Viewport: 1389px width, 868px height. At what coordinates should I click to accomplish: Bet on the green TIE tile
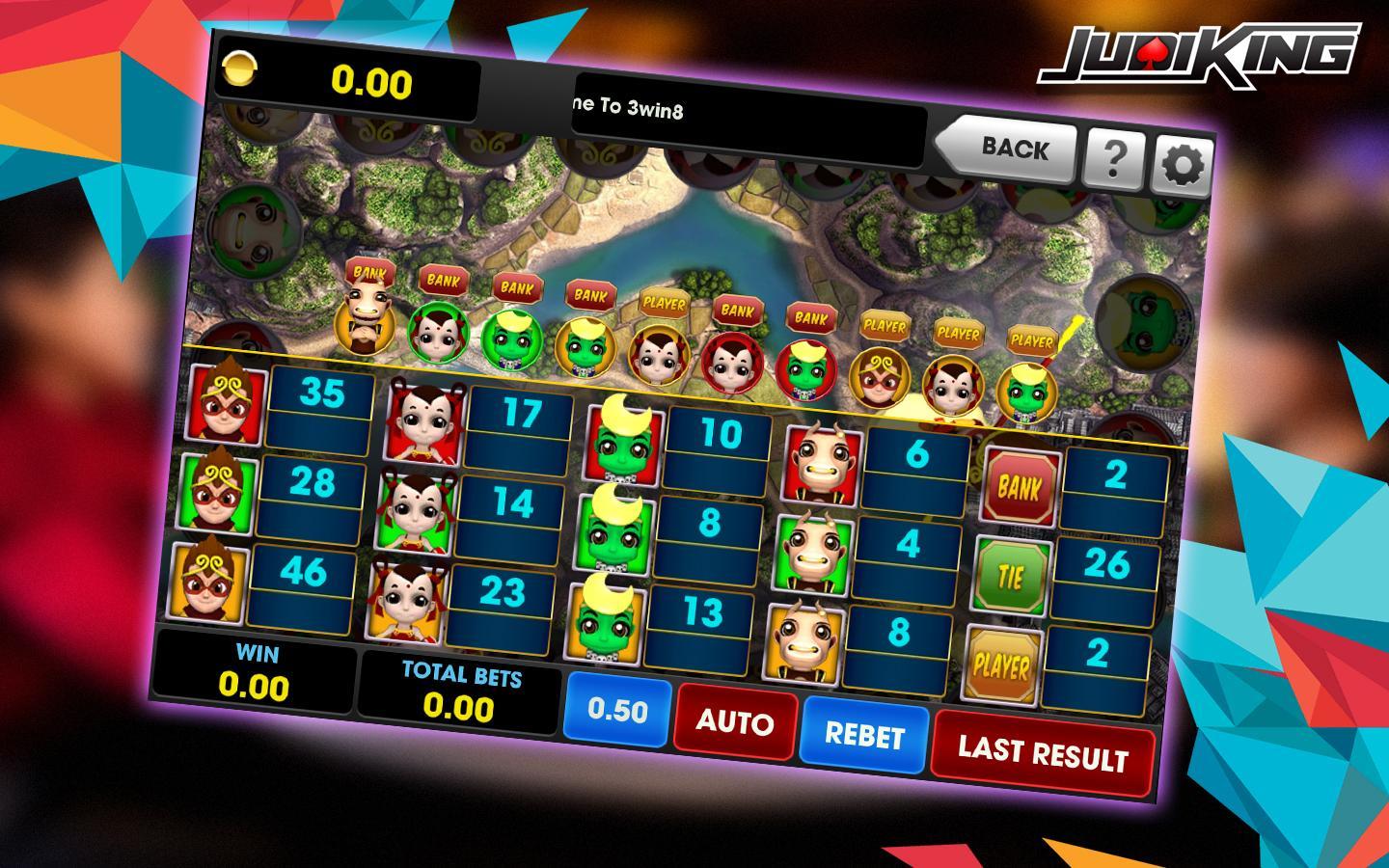point(1010,577)
